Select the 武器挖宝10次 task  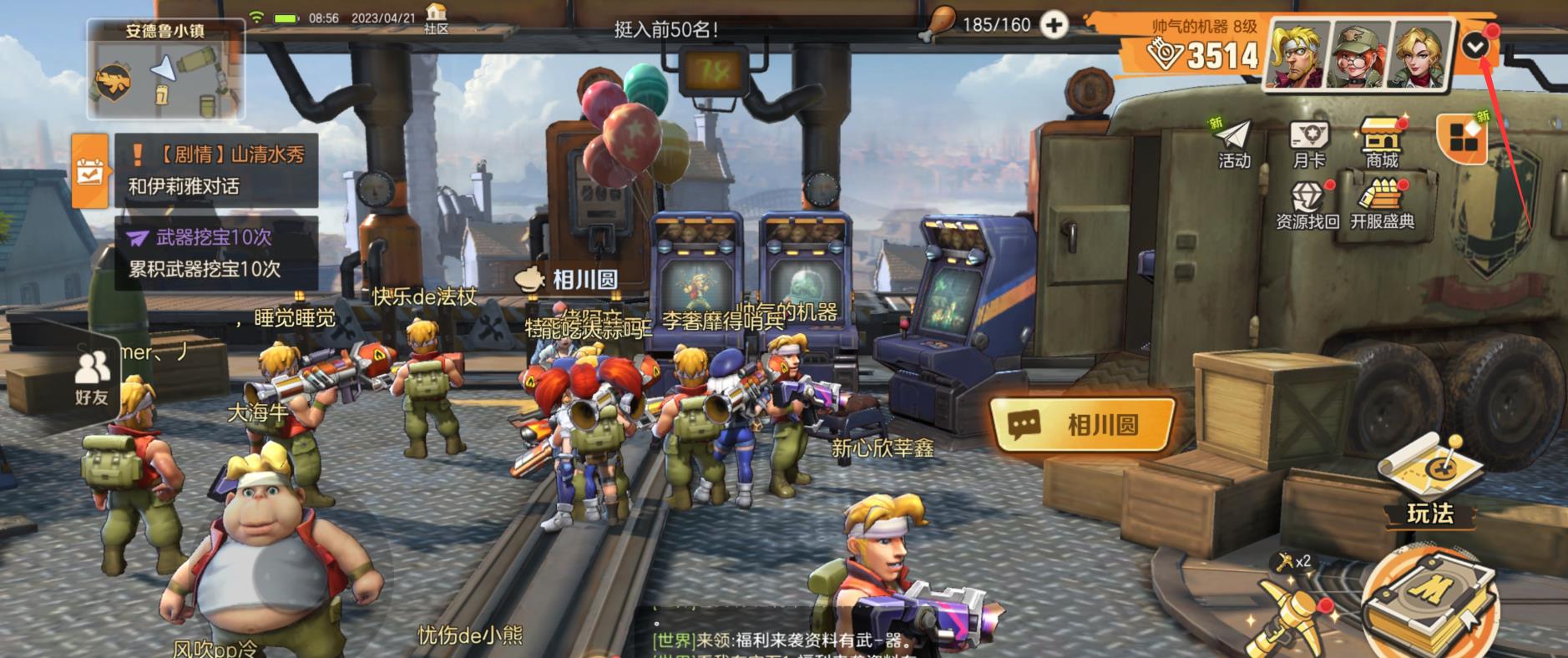[215, 253]
